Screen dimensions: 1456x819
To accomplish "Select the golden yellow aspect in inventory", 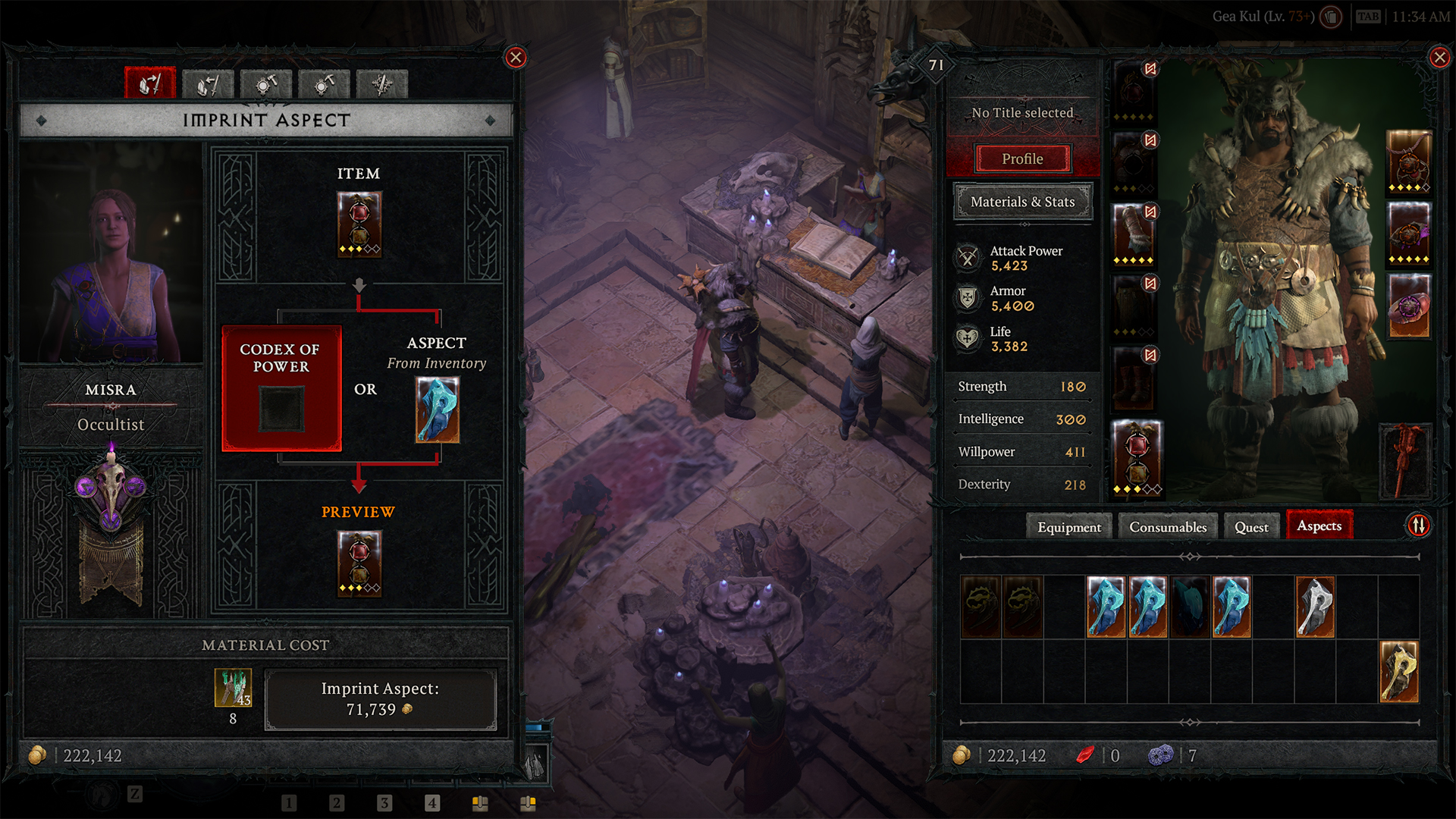I will pyautogui.click(x=1398, y=672).
